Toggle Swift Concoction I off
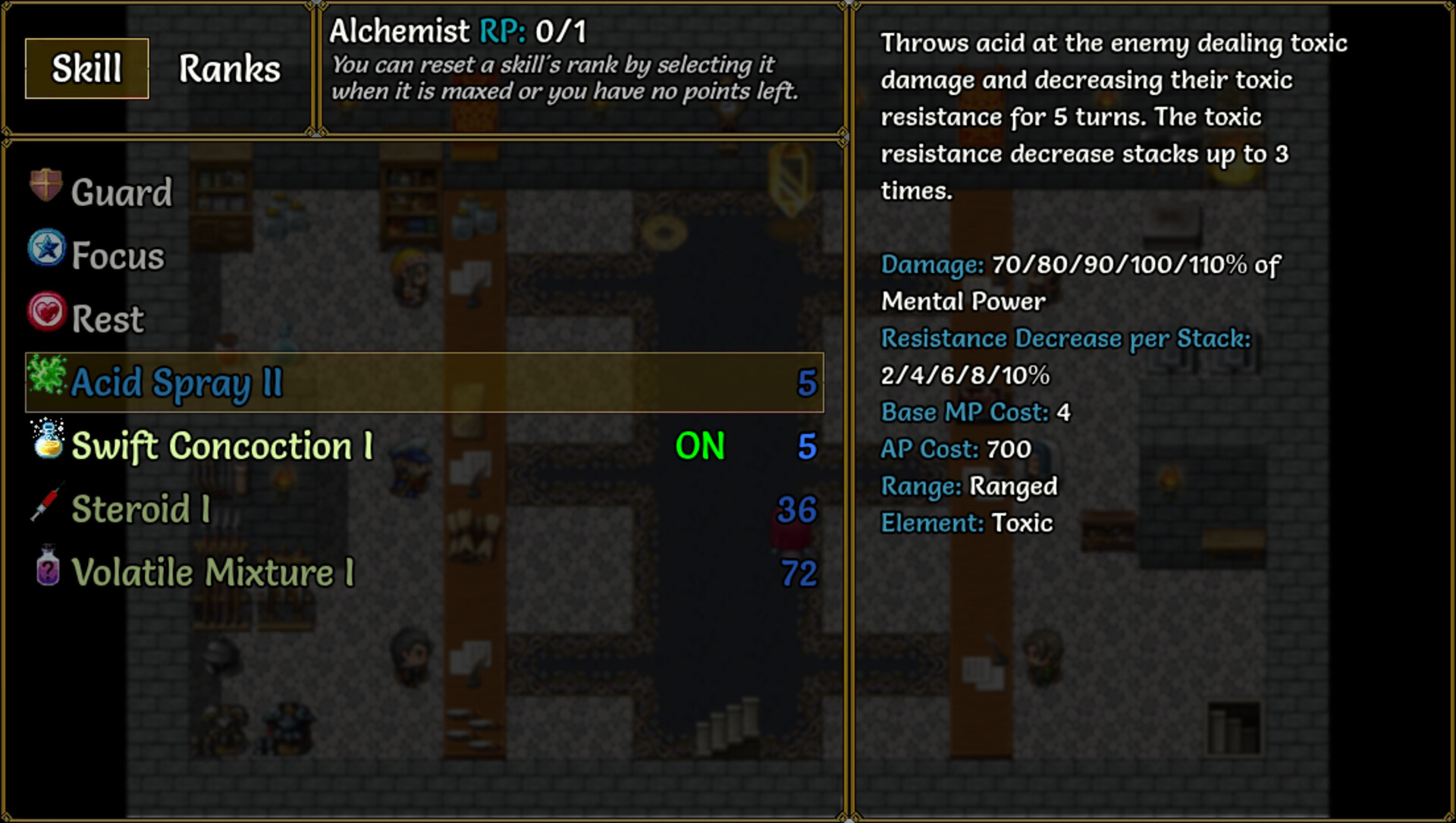The height and width of the screenshot is (823, 1456). (x=700, y=447)
